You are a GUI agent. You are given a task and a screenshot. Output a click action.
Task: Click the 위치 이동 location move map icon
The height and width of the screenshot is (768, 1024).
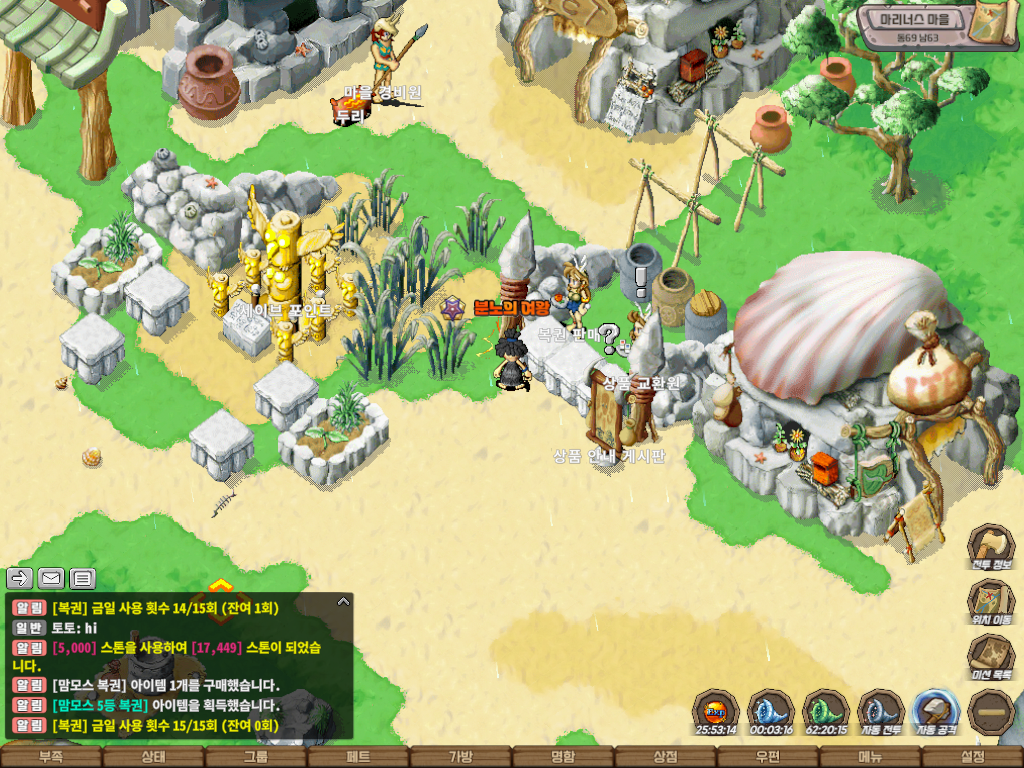pyautogui.click(x=991, y=604)
